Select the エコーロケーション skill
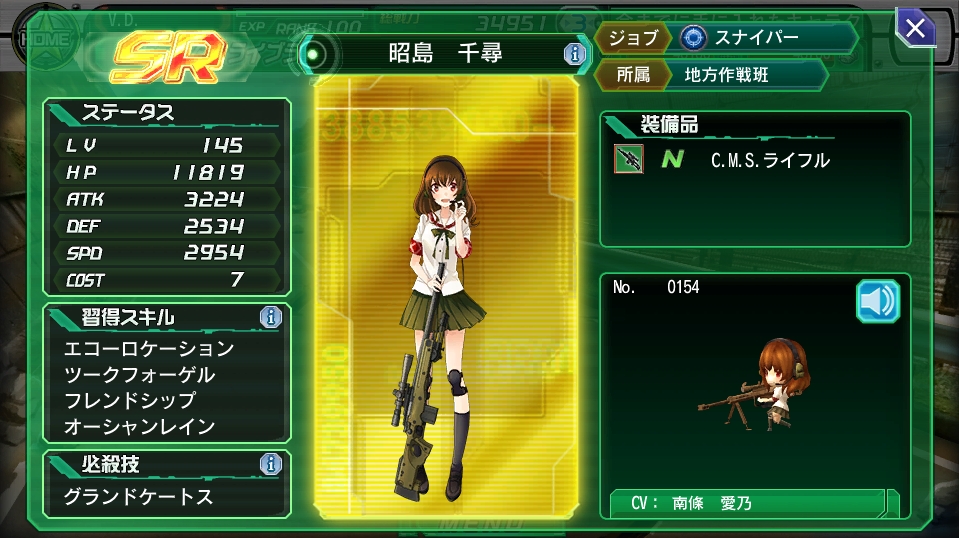This screenshot has width=959, height=538. coord(149,349)
